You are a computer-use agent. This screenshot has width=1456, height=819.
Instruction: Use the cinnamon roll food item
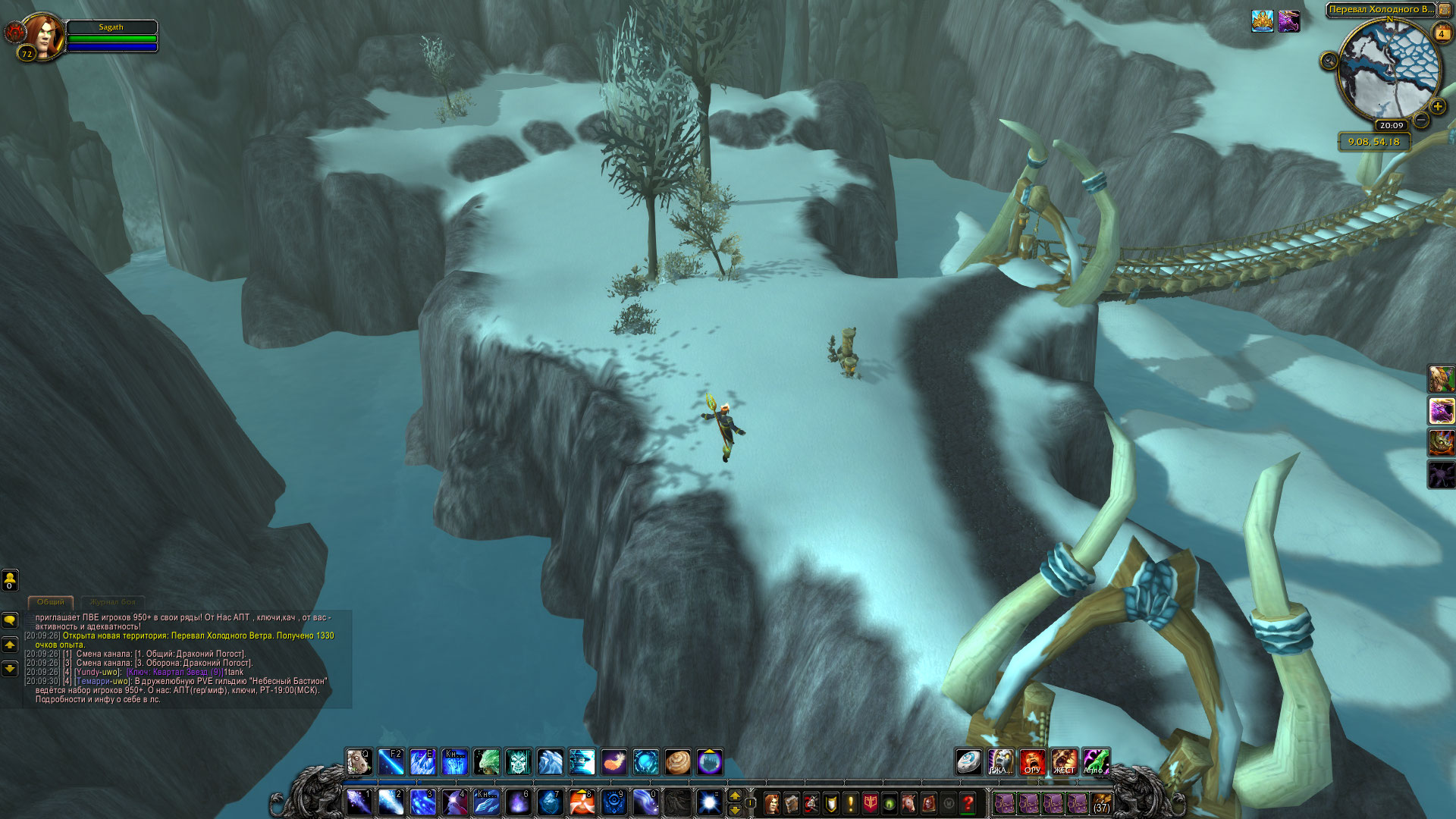pos(677,761)
